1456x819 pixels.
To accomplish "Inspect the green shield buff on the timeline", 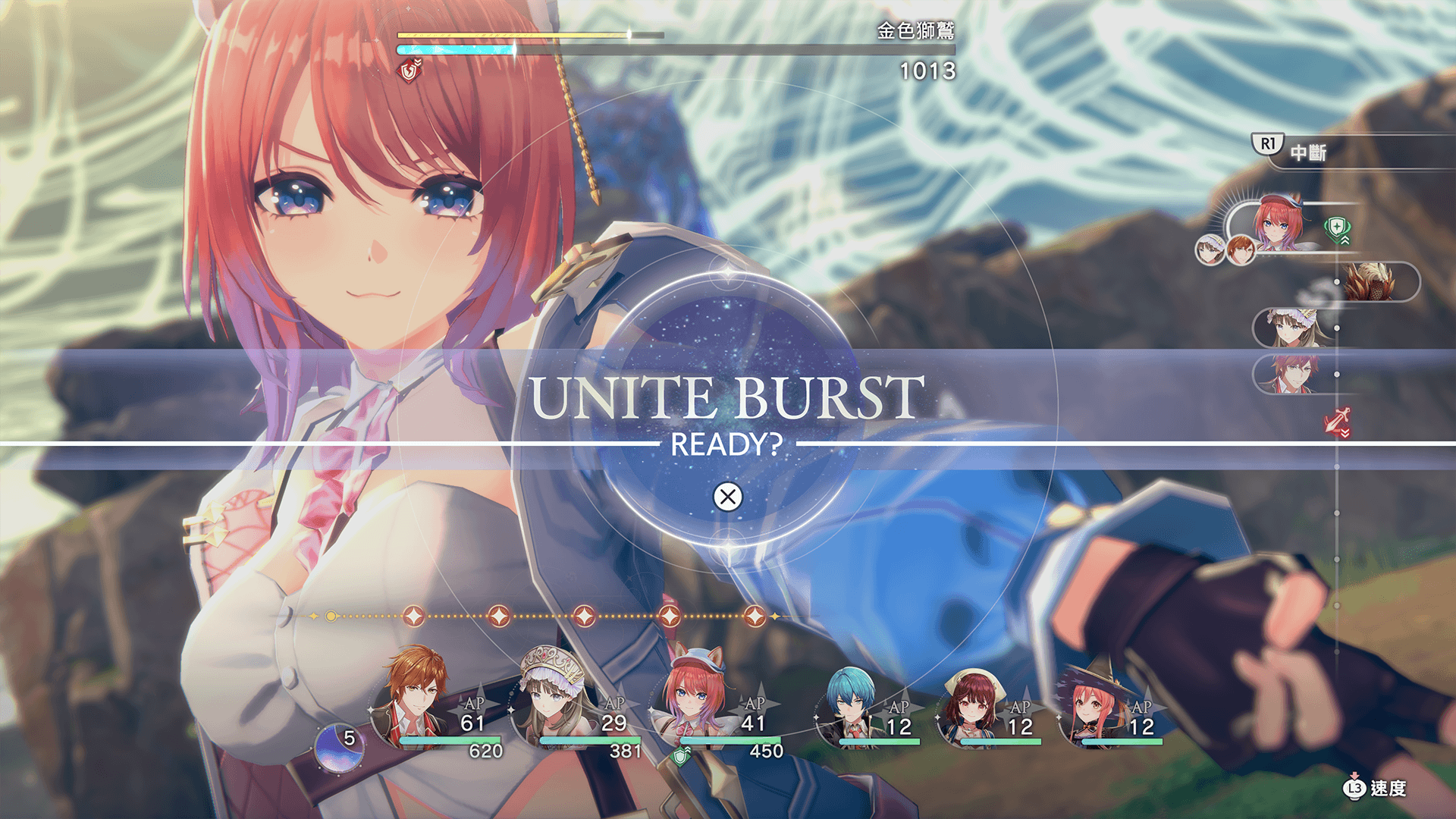I will [1337, 229].
